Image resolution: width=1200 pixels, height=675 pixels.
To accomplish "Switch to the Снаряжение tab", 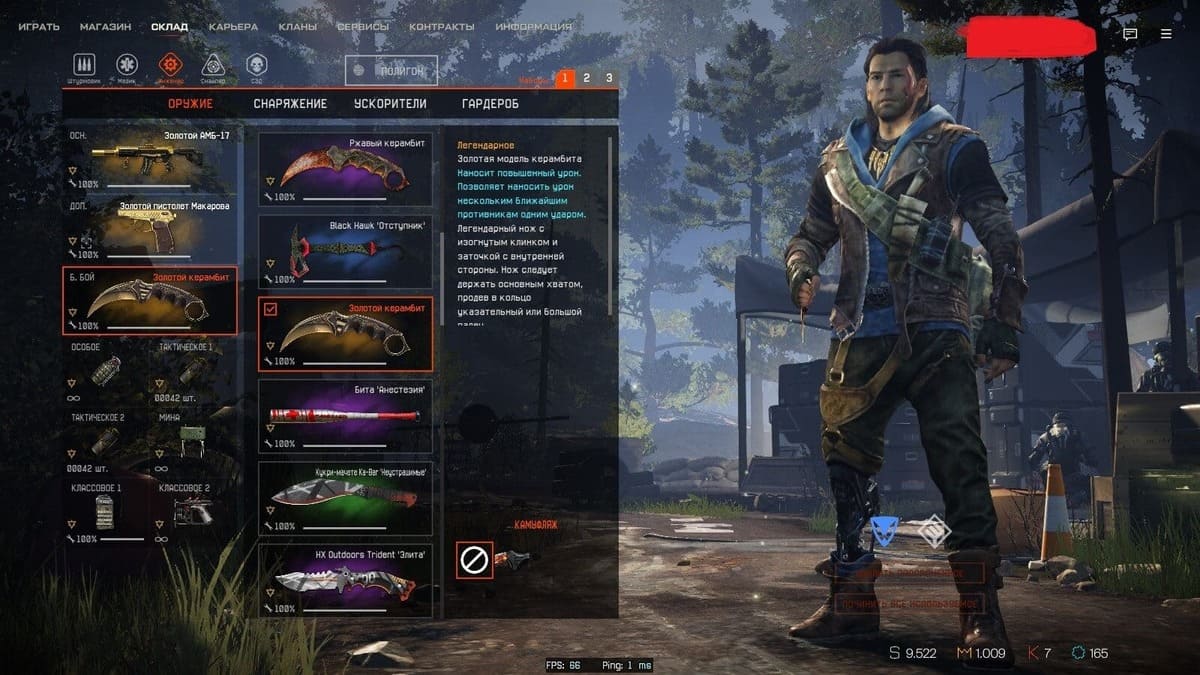I will pyautogui.click(x=290, y=104).
